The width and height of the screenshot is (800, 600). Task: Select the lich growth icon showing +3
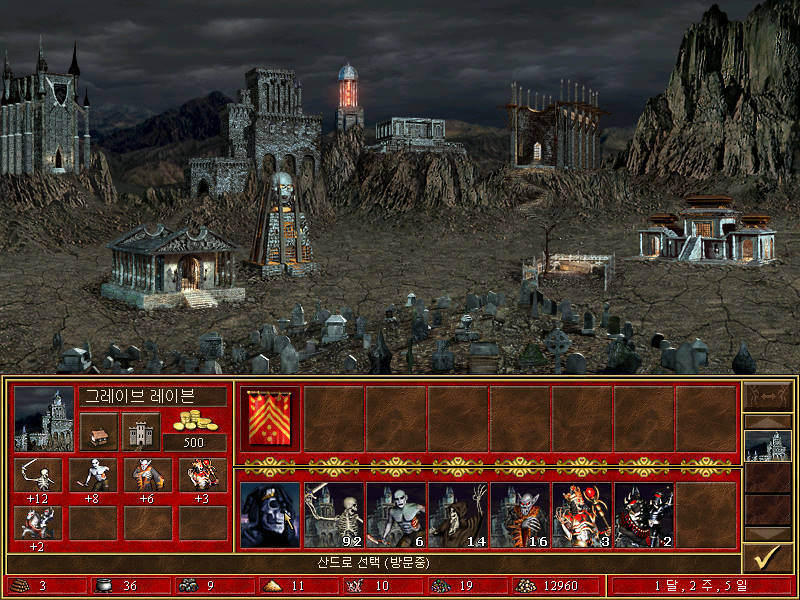pyautogui.click(x=202, y=475)
